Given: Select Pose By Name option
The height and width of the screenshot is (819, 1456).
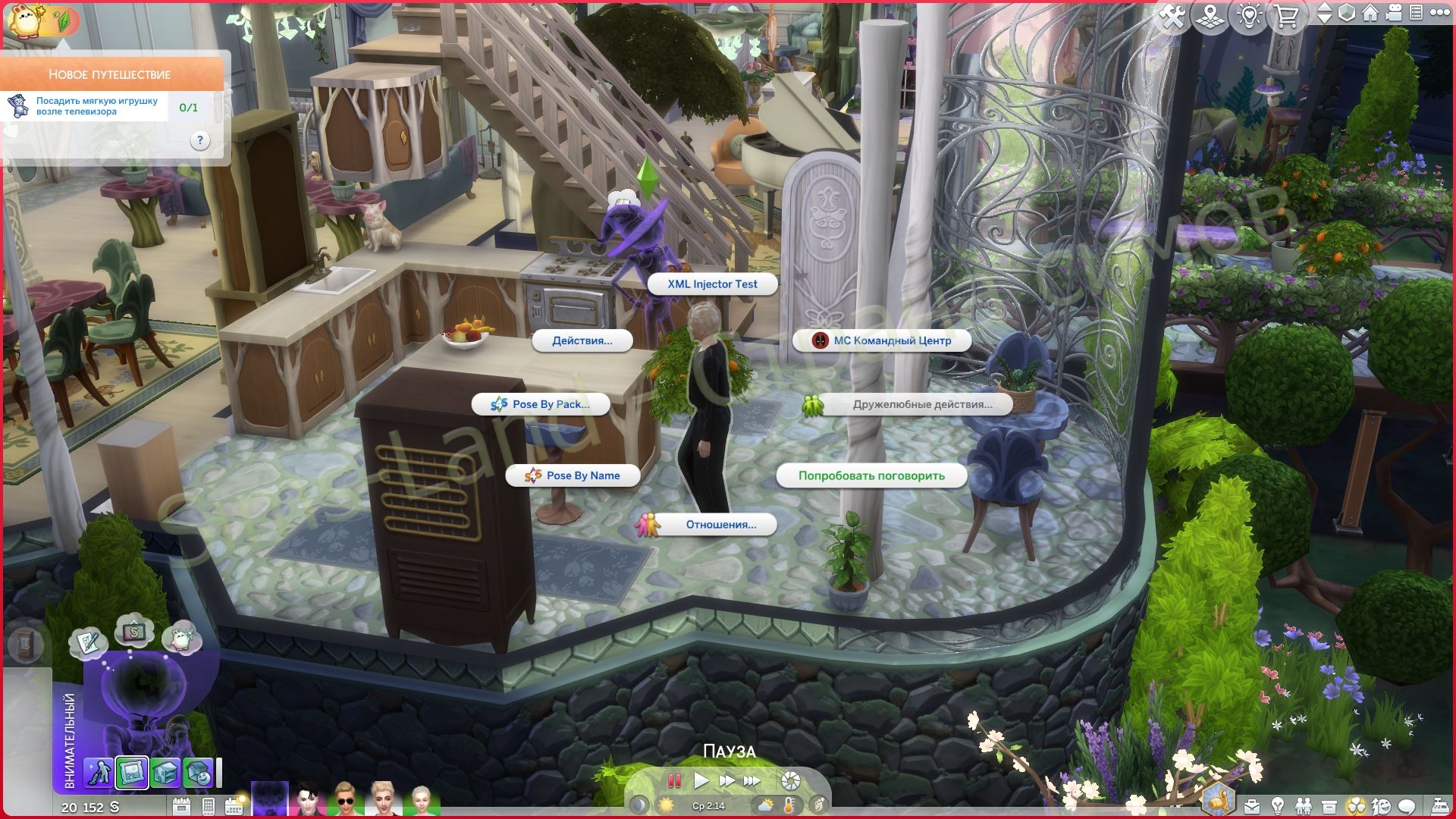Looking at the screenshot, I should tap(573, 475).
